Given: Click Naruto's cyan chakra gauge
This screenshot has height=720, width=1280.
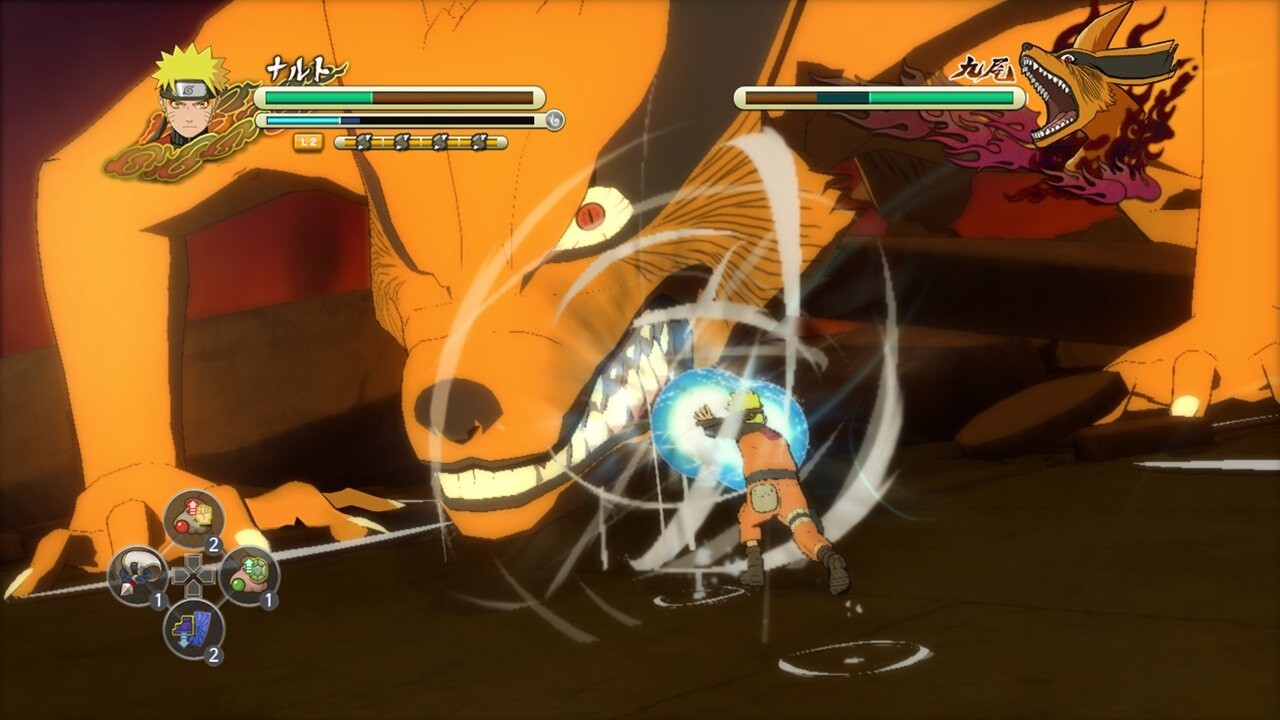Looking at the screenshot, I should pyautogui.click(x=330, y=120).
